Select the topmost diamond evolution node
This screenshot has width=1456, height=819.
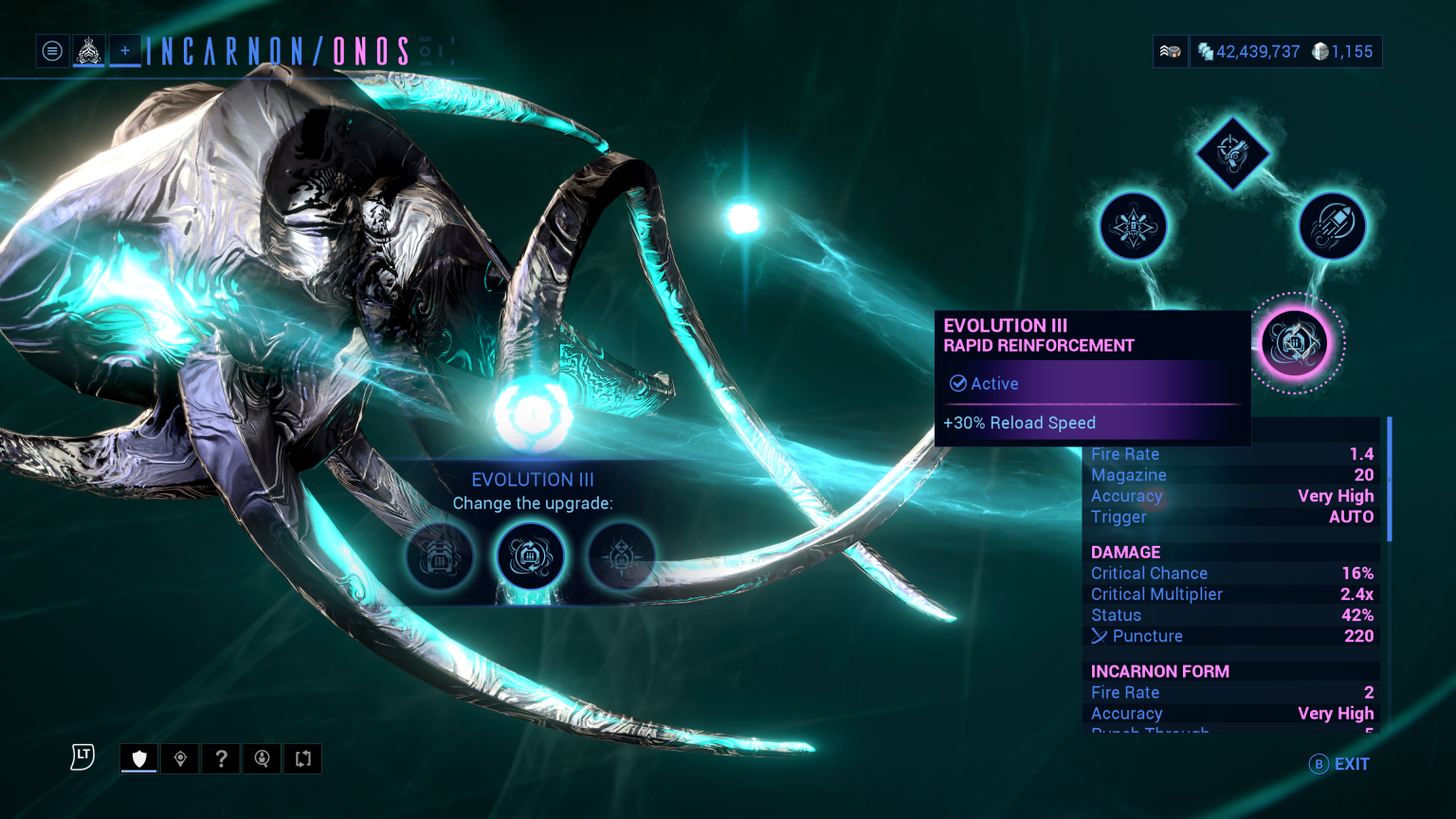click(1231, 155)
